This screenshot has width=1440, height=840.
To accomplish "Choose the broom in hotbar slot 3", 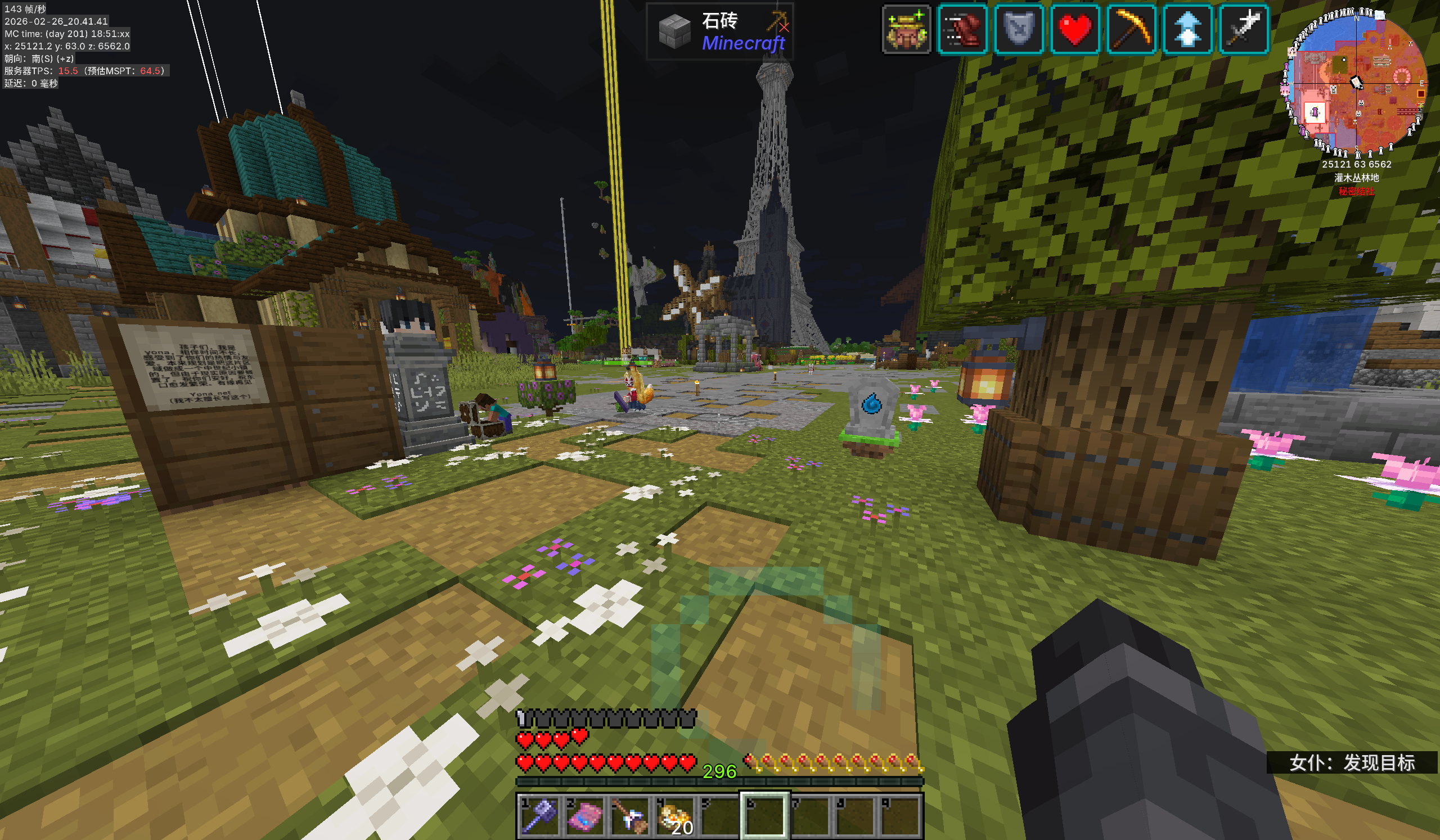I will point(629,815).
